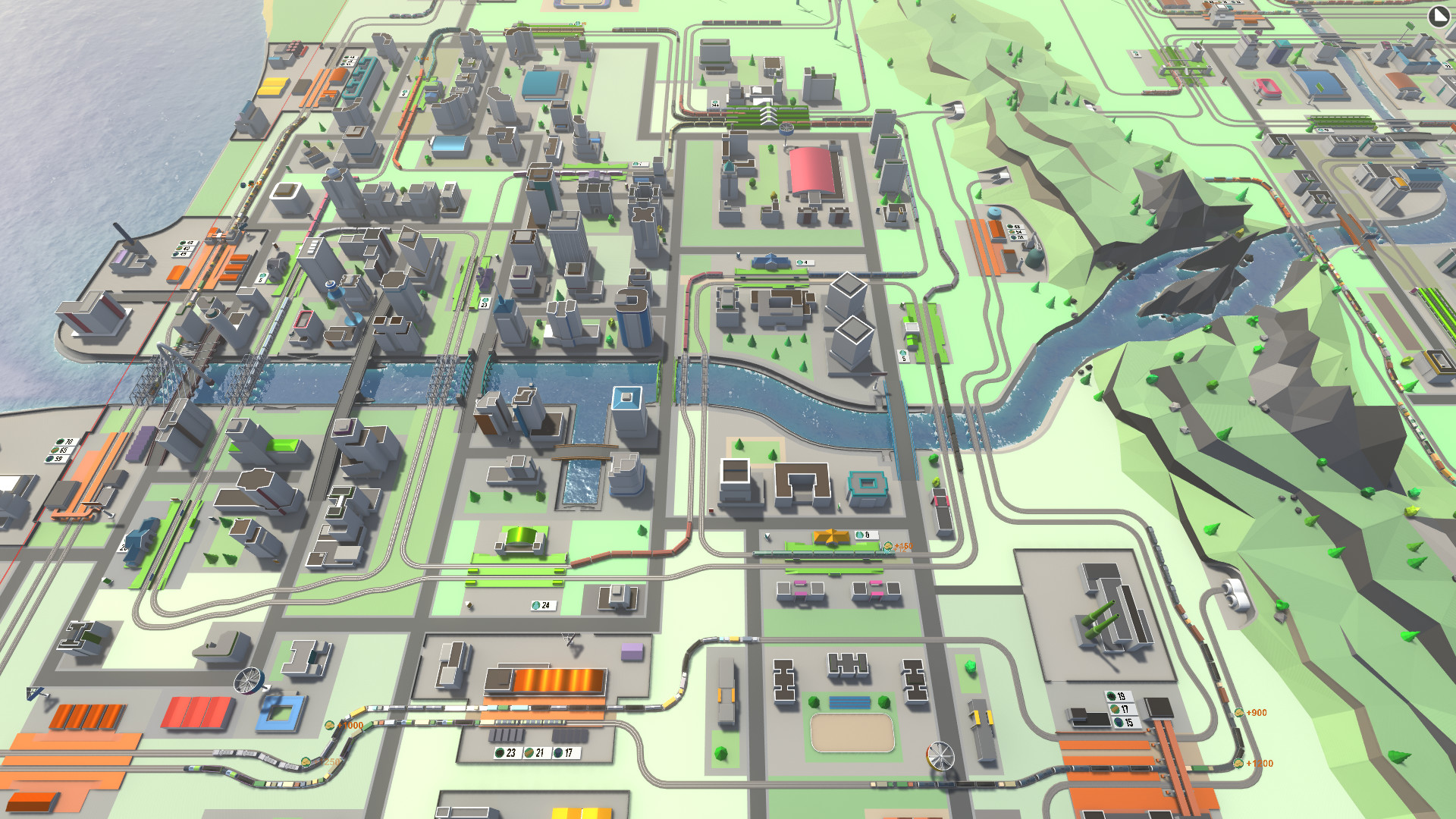Click the iron badge showing 15 near right factory
The height and width of the screenshot is (819, 1456).
point(1124,721)
